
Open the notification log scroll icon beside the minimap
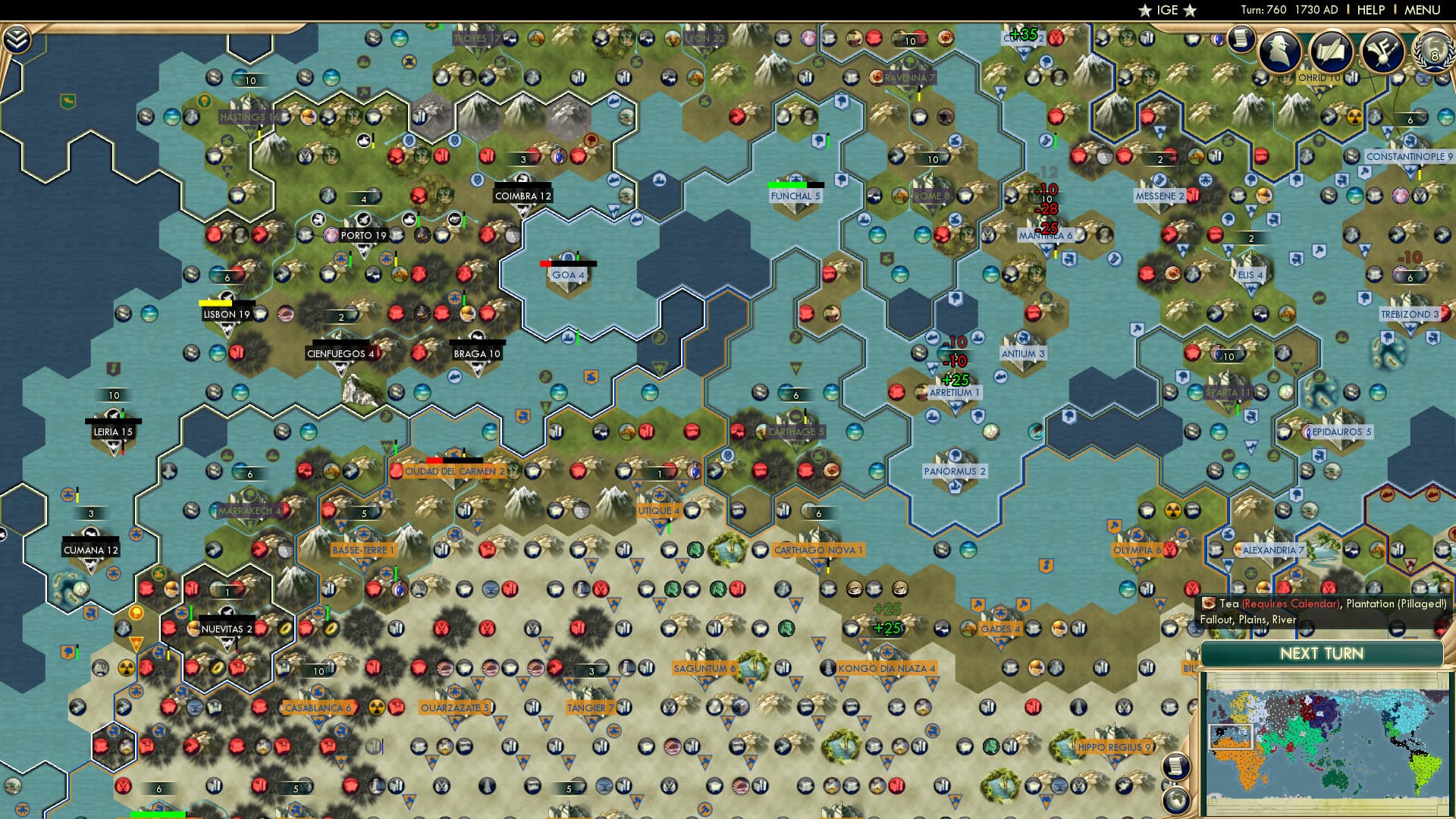(x=1176, y=767)
